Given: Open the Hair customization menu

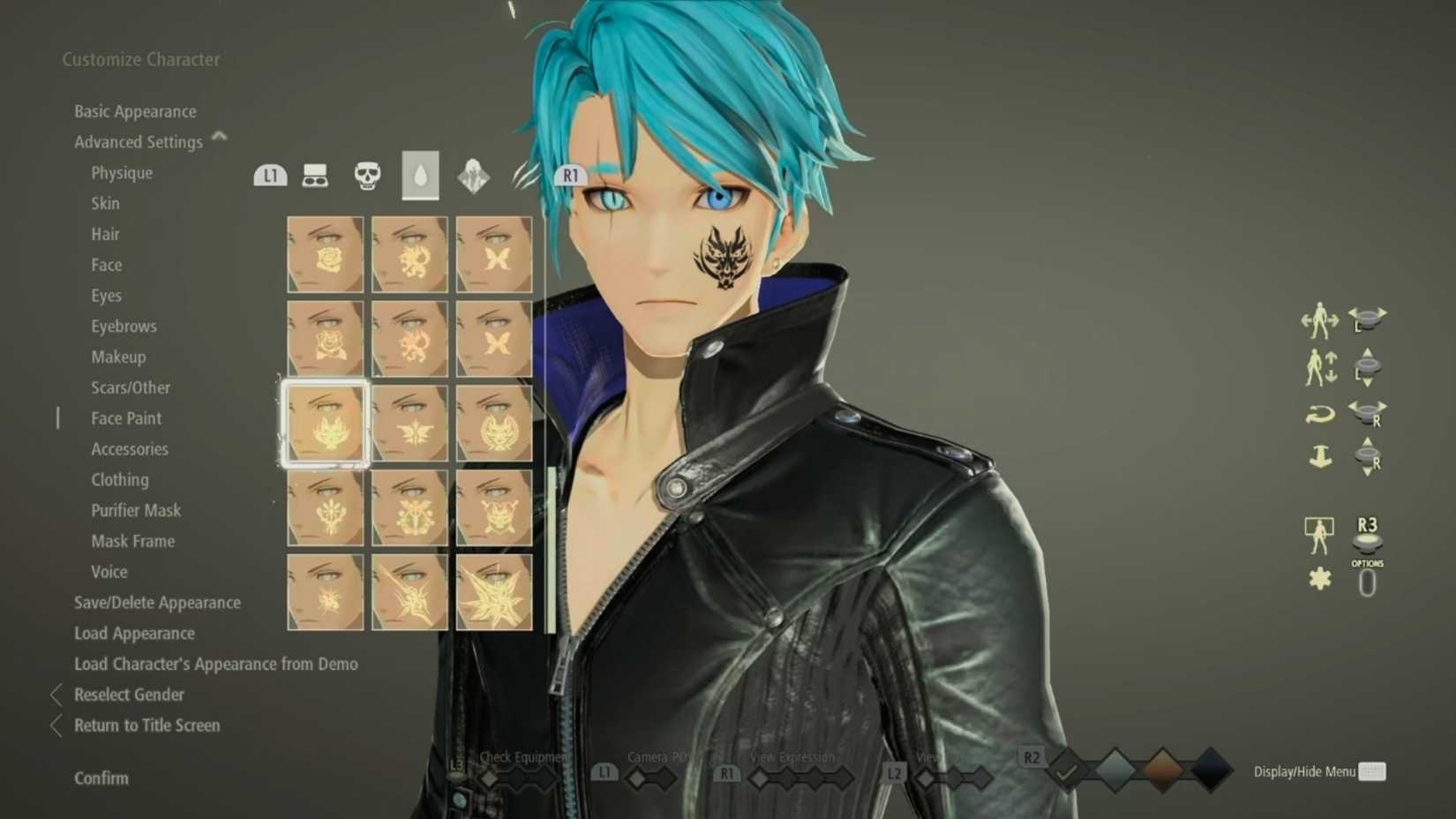Looking at the screenshot, I should 106,234.
